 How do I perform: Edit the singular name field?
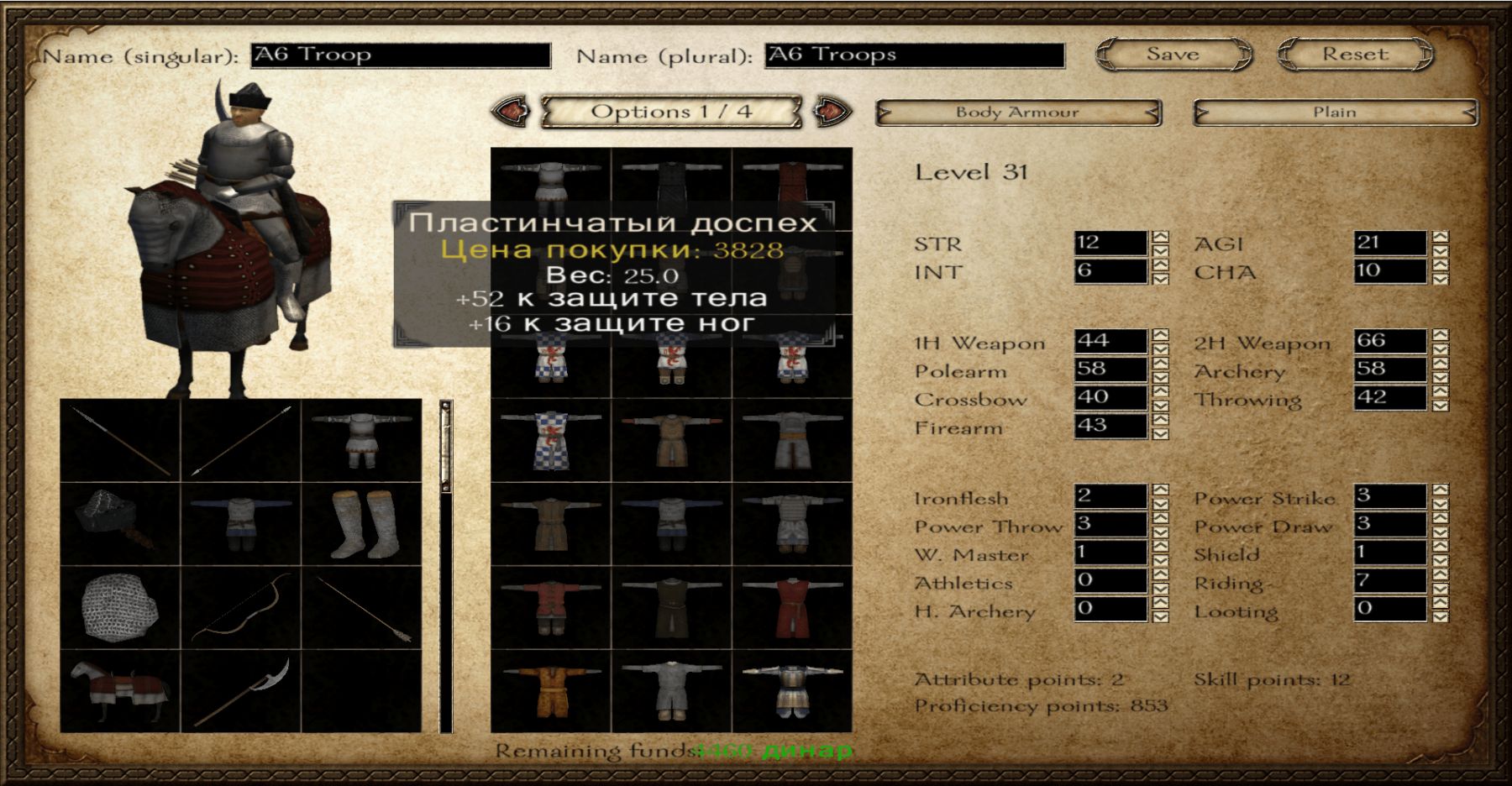click(401, 55)
